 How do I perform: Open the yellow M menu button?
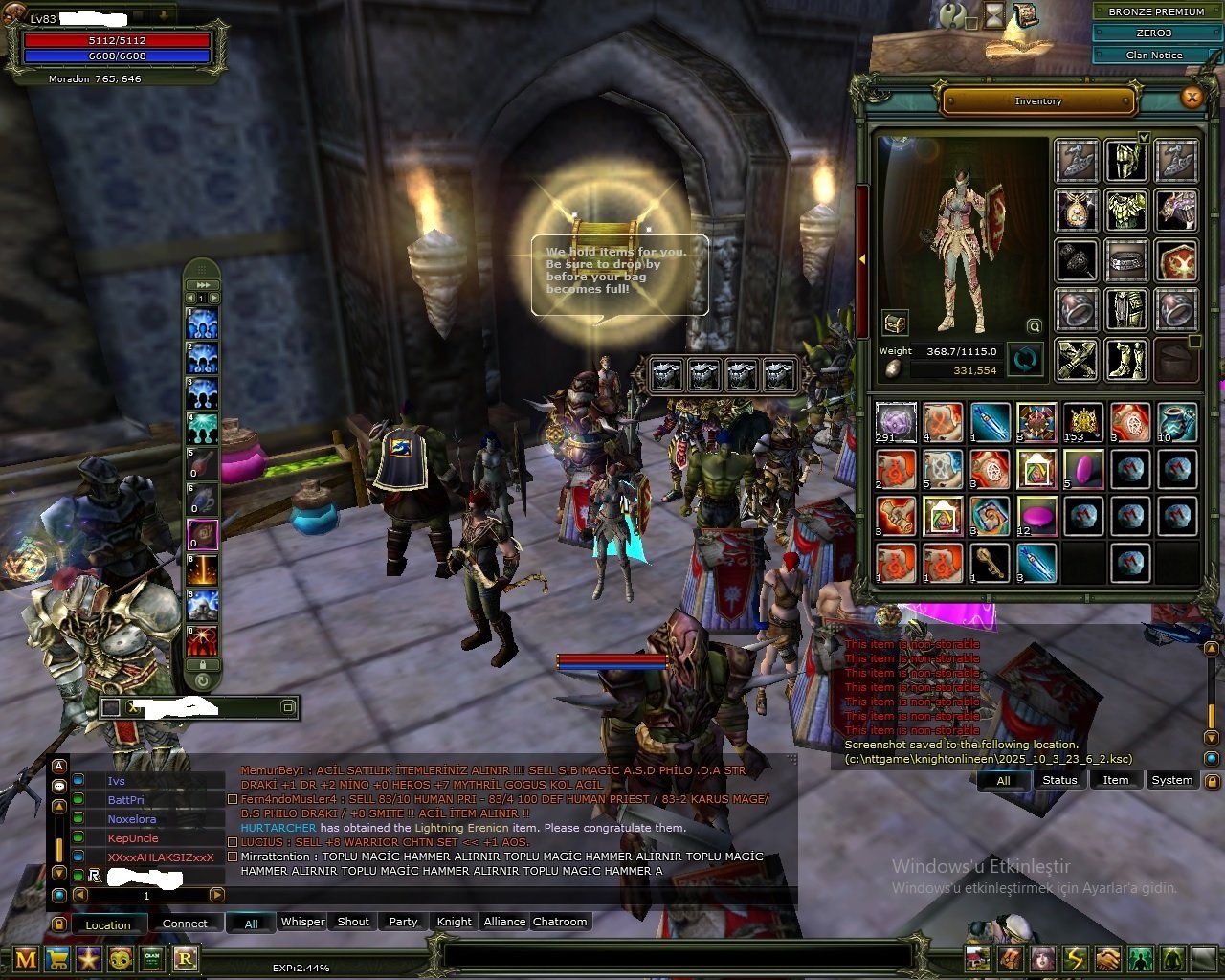(26, 959)
